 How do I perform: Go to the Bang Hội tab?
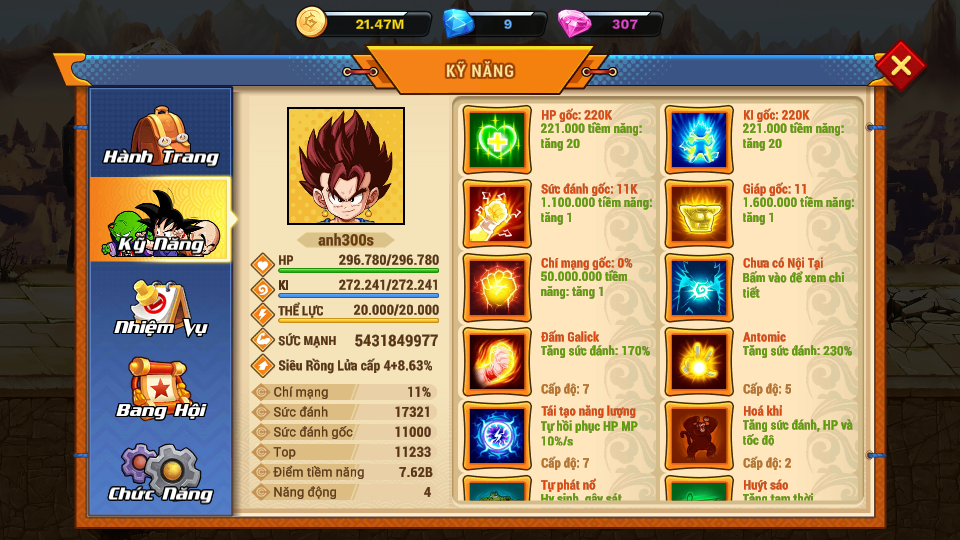tap(161, 388)
